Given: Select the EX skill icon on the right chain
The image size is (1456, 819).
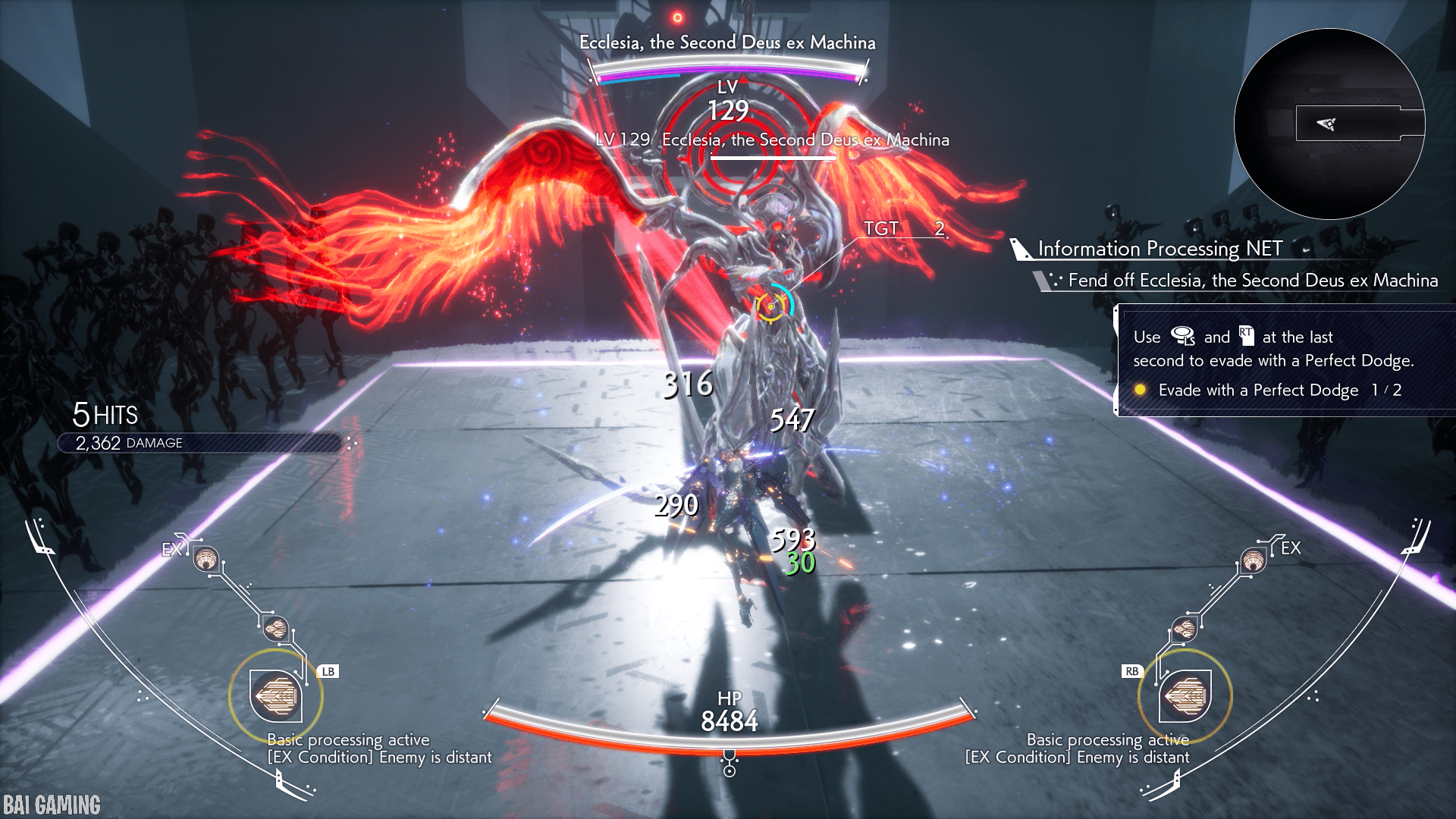Looking at the screenshot, I should coord(1253,562).
